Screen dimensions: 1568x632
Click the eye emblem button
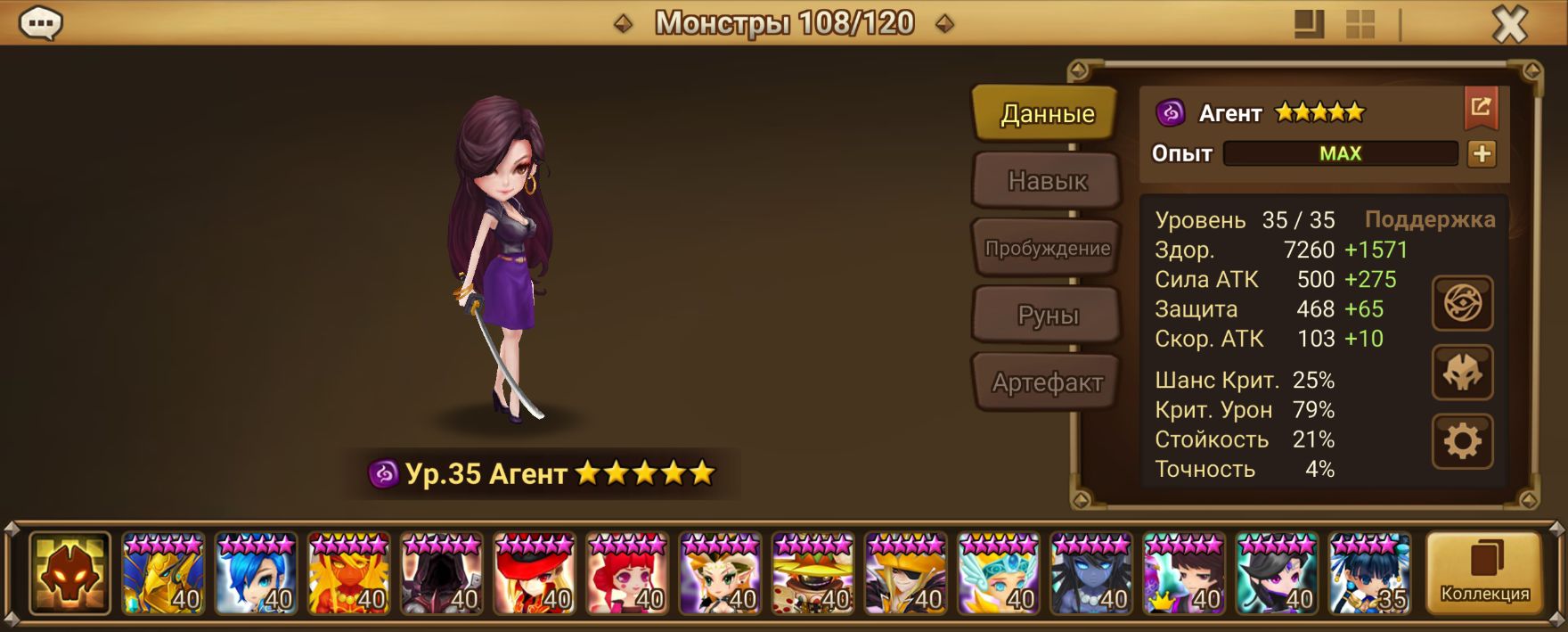click(1462, 304)
